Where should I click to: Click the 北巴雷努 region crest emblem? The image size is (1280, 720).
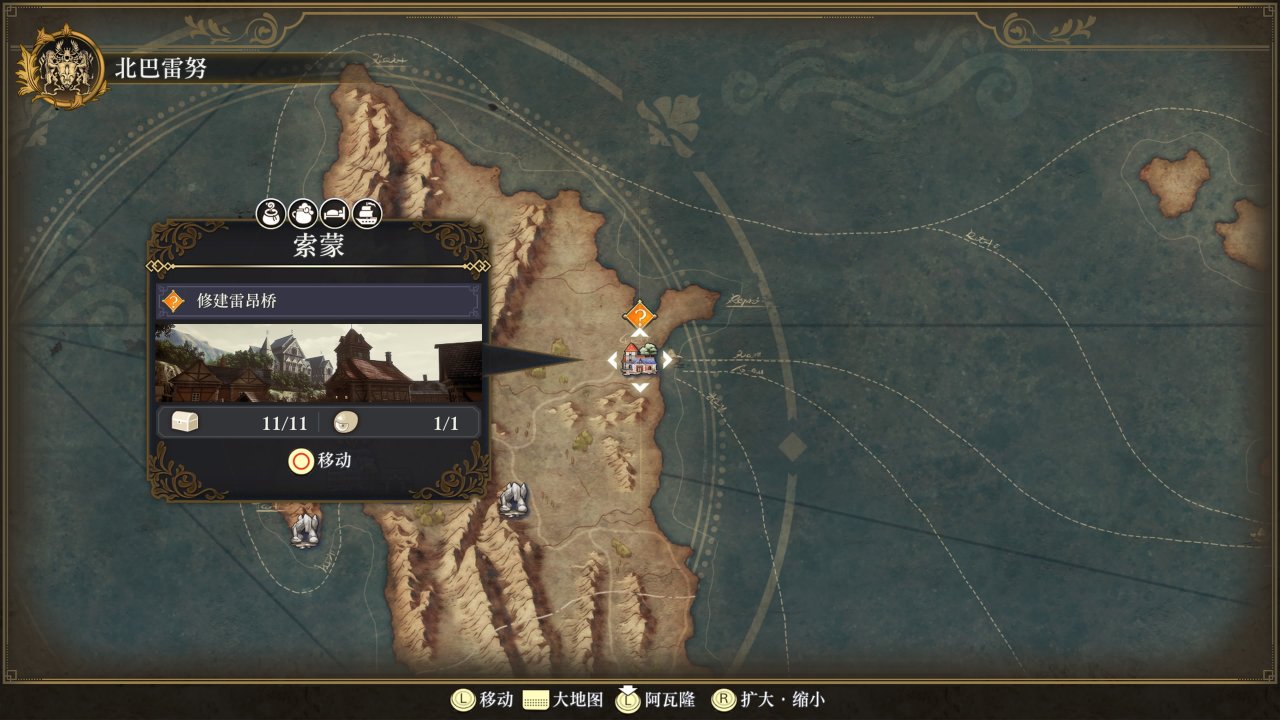click(x=63, y=66)
